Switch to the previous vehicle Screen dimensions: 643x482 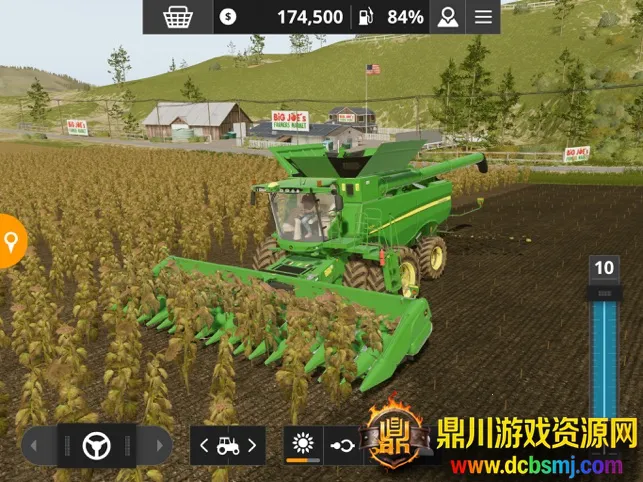[x=204, y=446]
